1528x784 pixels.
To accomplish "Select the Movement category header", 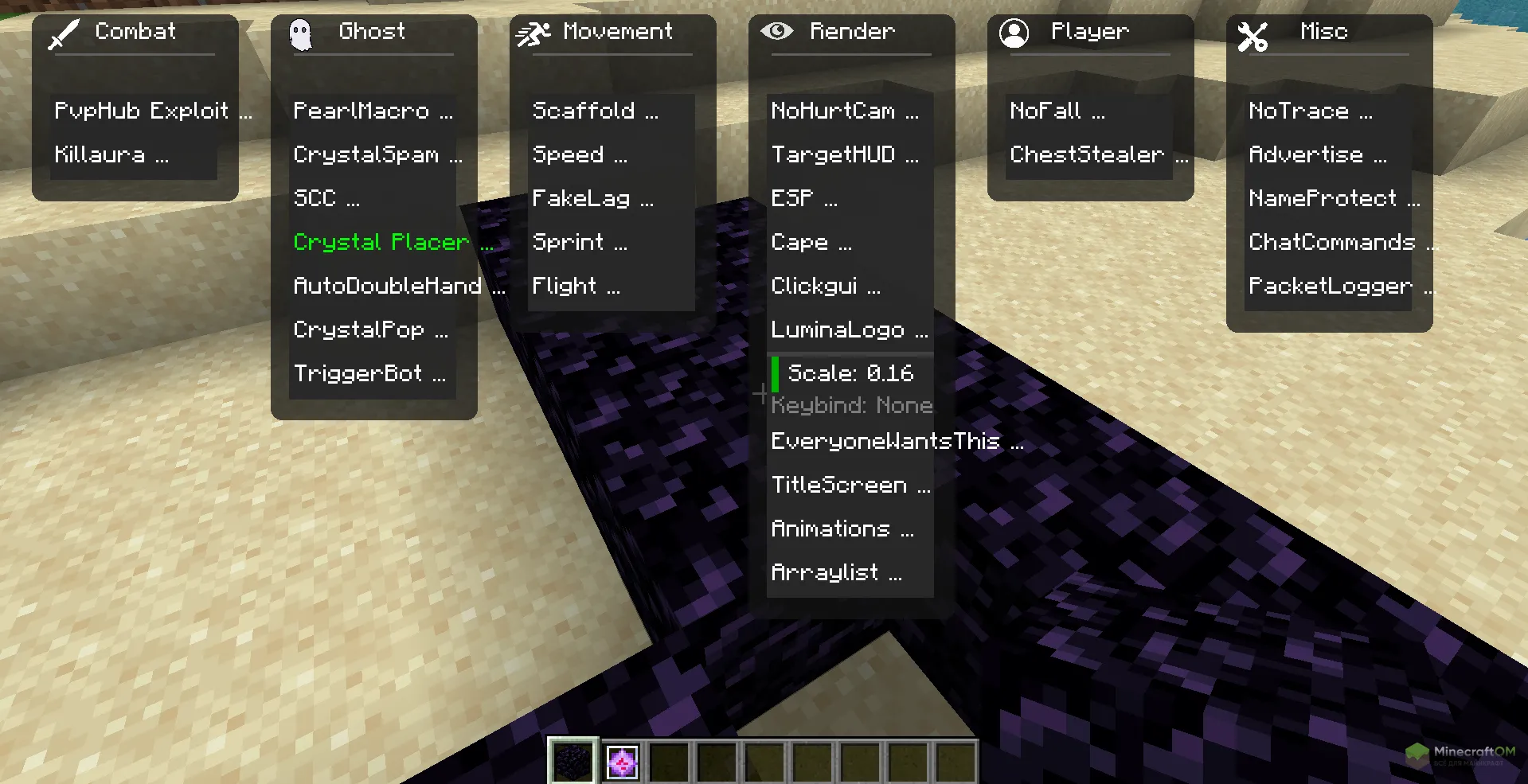I will coord(617,32).
